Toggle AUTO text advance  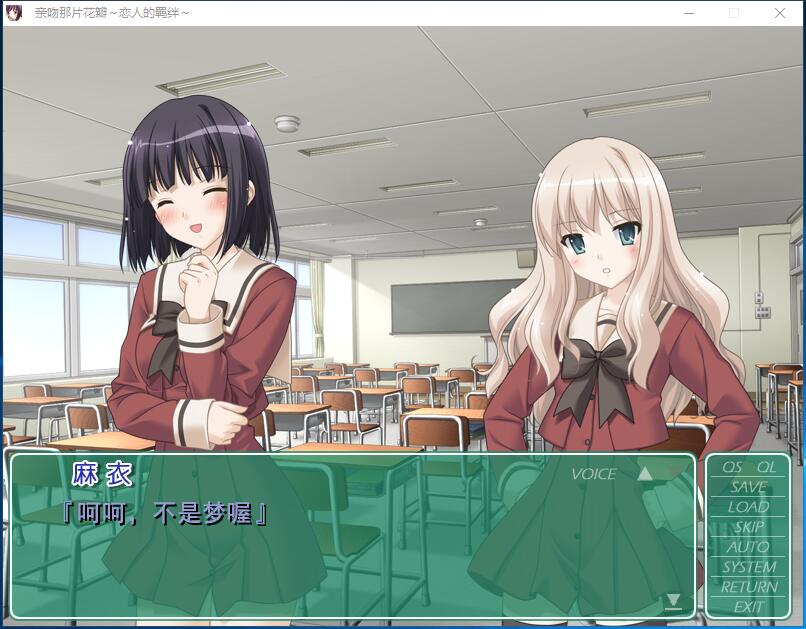click(x=748, y=547)
